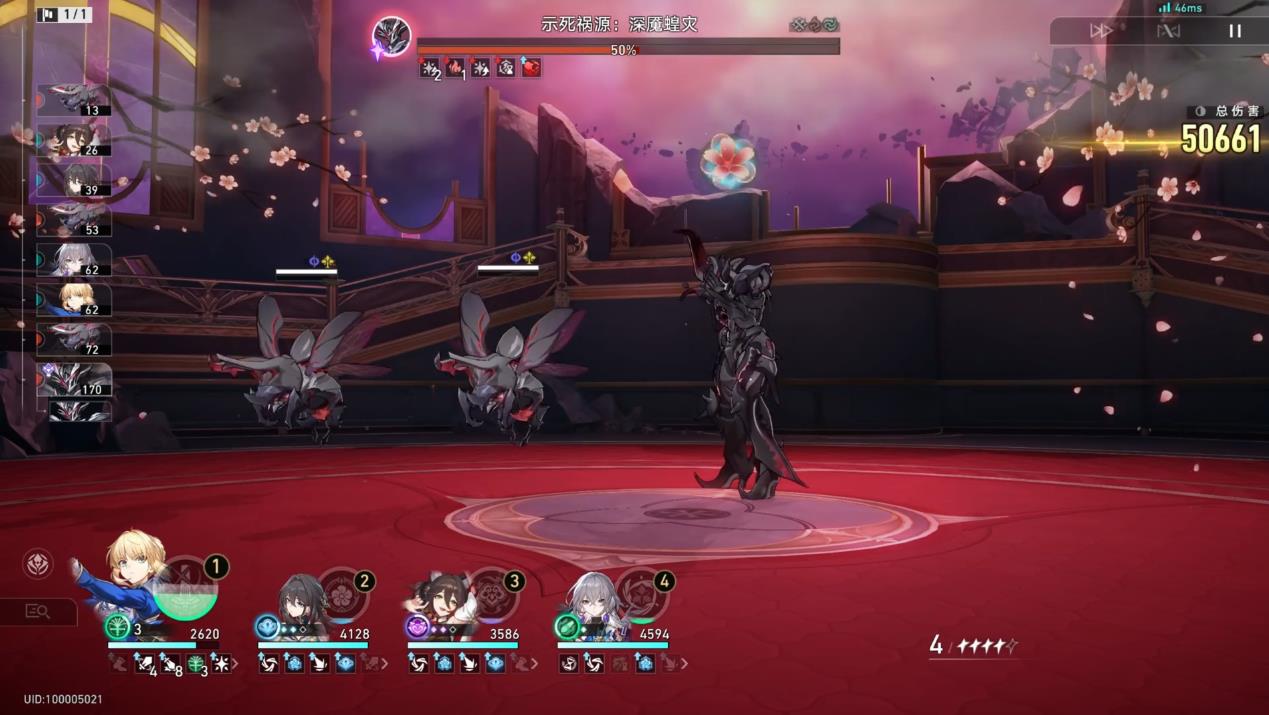Activate the ultimate numbered 4

coord(641,595)
